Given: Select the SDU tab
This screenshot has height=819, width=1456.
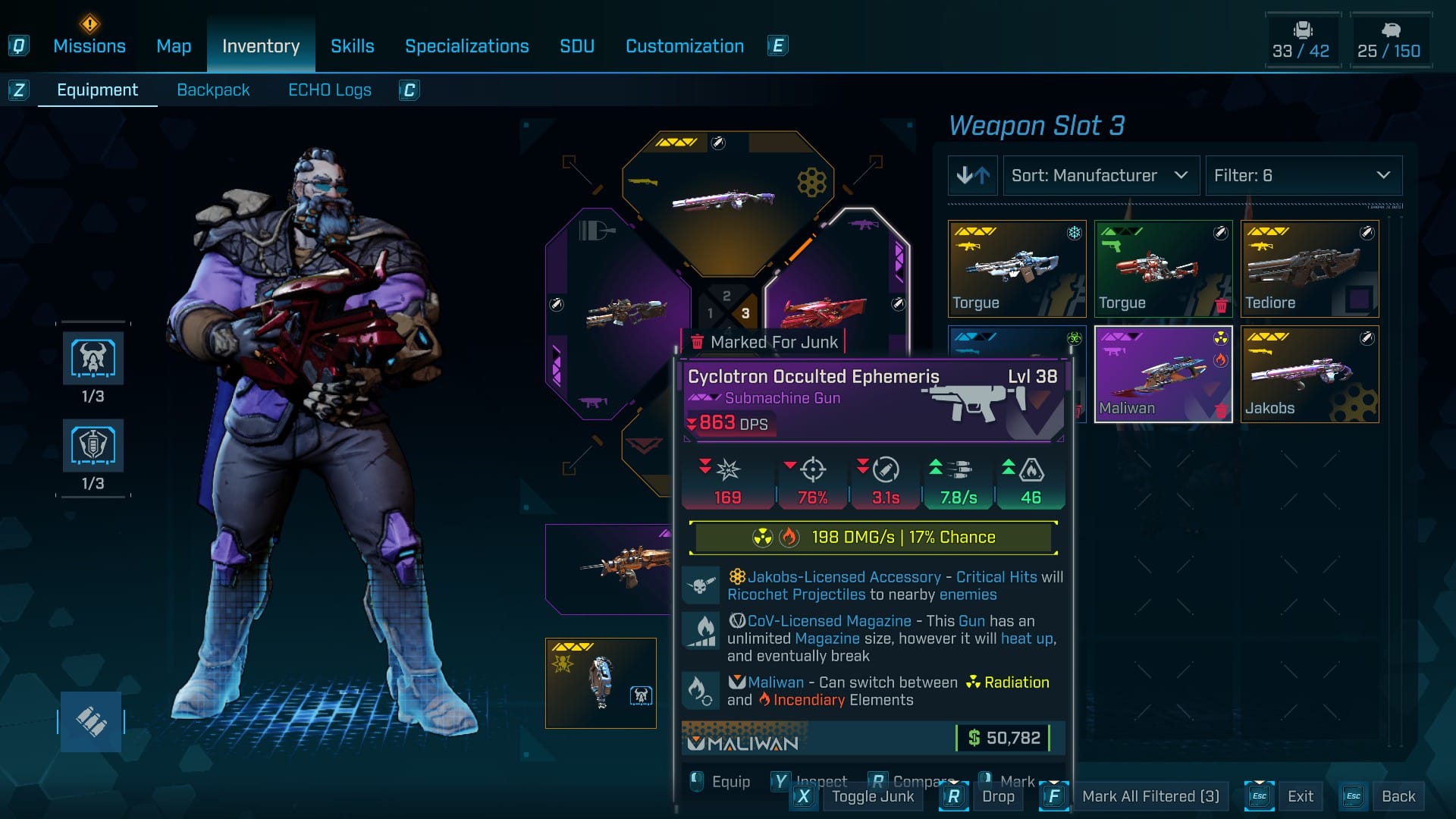Looking at the screenshot, I should (x=576, y=46).
